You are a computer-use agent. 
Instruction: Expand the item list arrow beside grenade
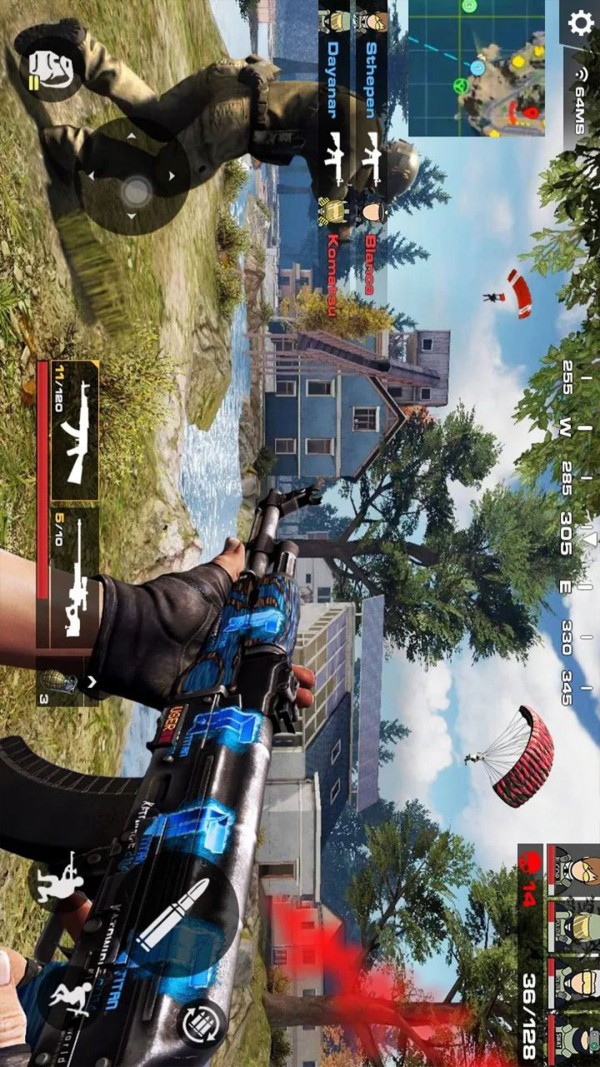[91, 683]
